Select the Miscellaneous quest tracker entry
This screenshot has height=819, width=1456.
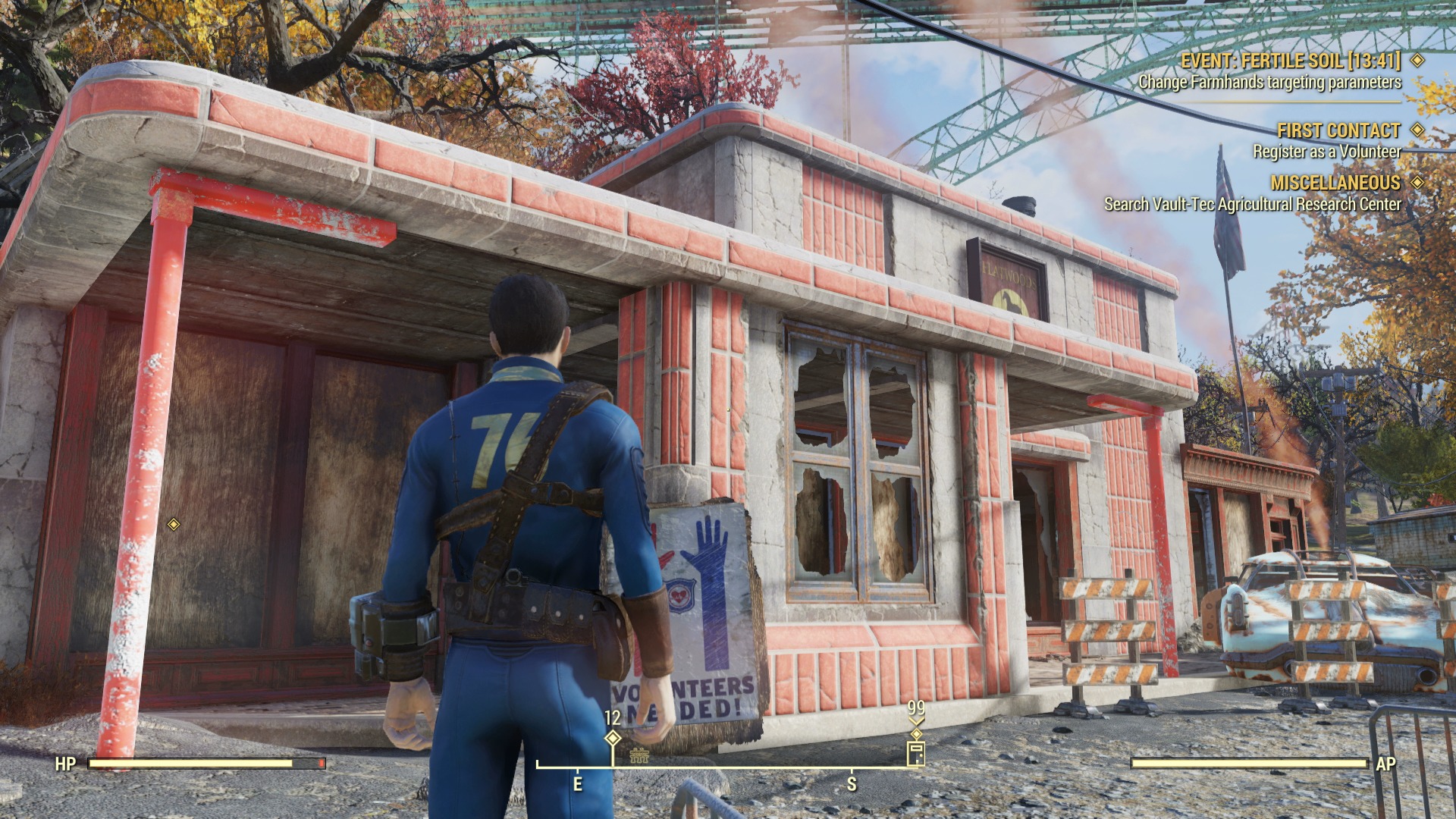pyautogui.click(x=1335, y=183)
